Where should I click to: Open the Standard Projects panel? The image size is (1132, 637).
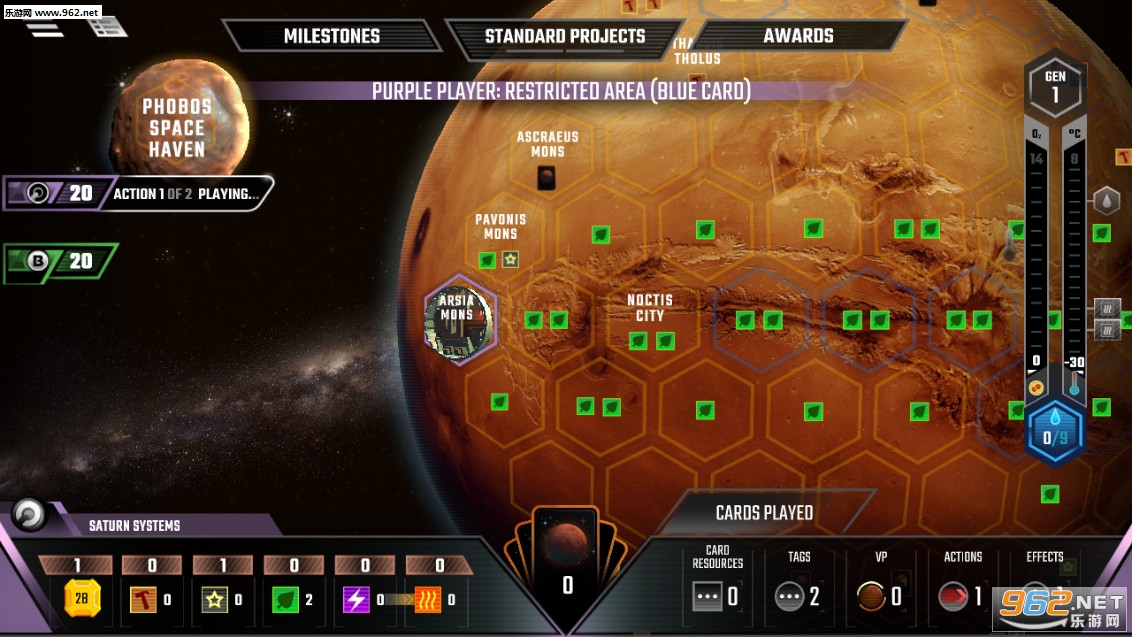pyautogui.click(x=565, y=37)
